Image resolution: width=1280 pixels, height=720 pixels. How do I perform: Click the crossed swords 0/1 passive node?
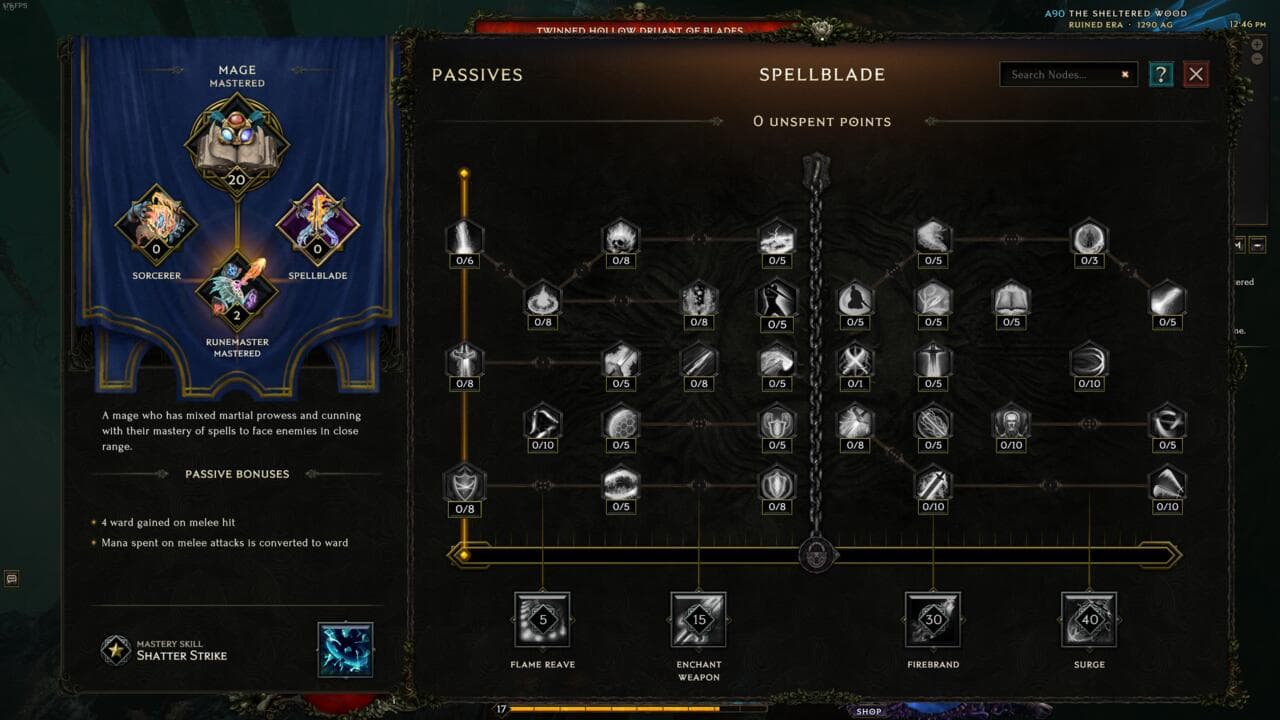click(x=855, y=361)
